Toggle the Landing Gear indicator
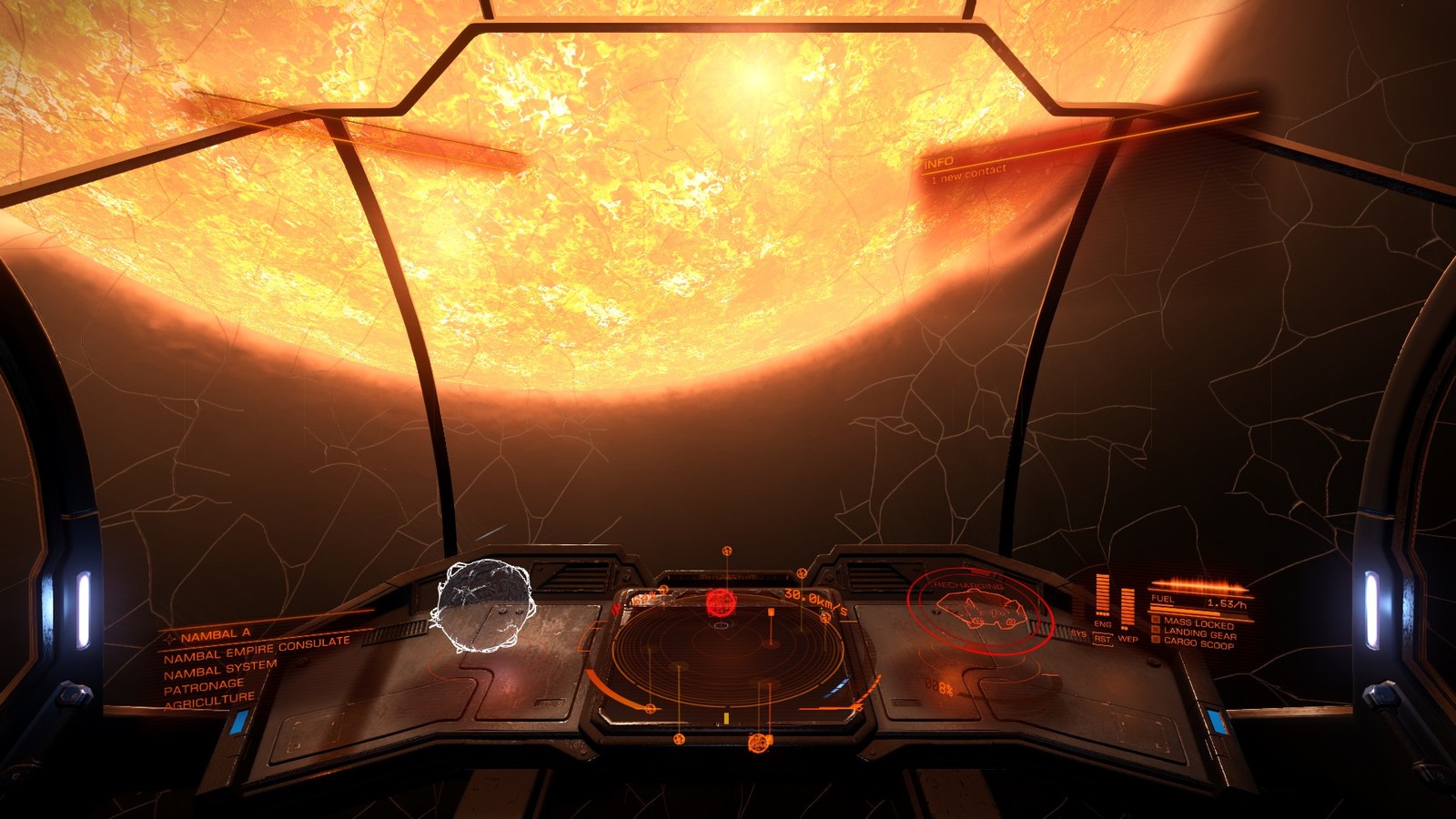The width and height of the screenshot is (1456, 819). (x=1198, y=632)
